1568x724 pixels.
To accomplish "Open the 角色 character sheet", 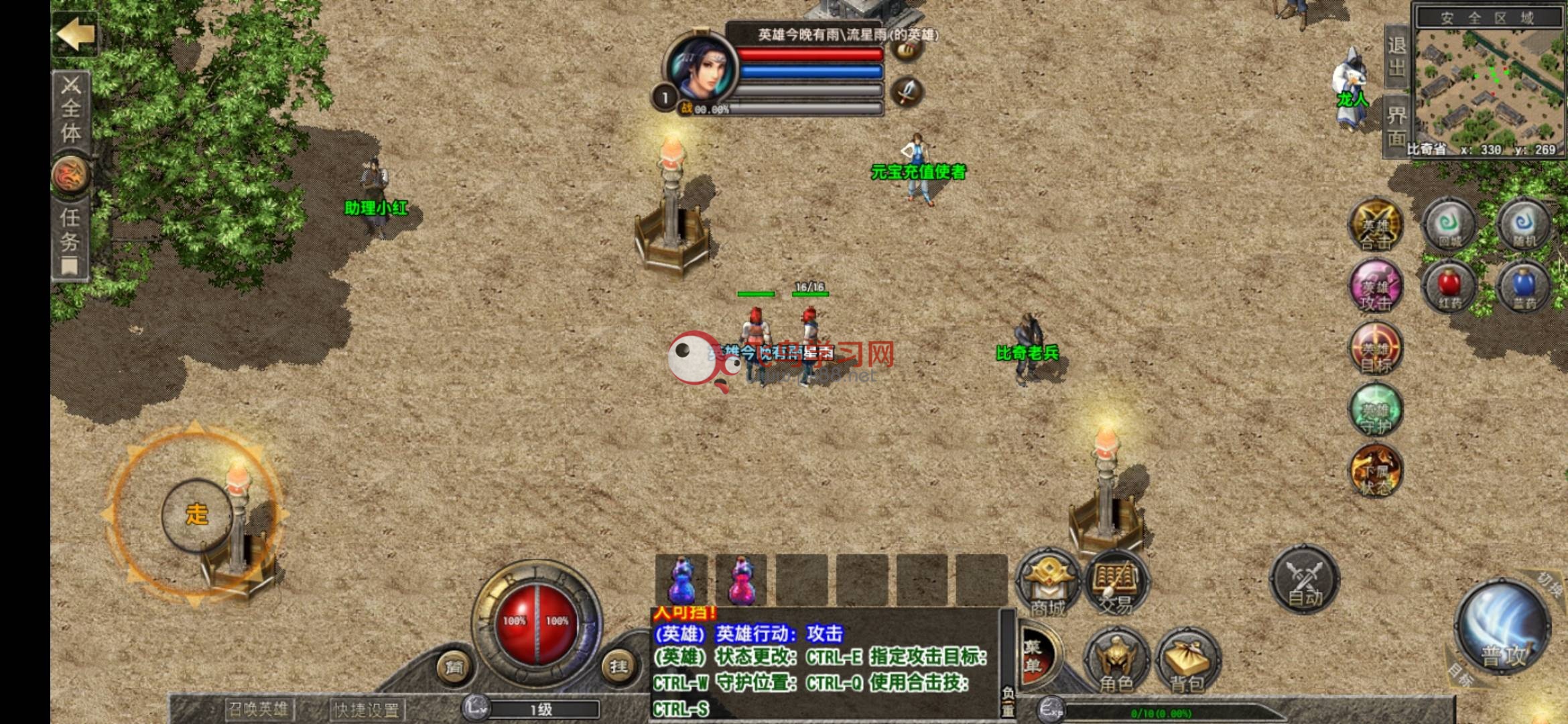I will pyautogui.click(x=1116, y=660).
